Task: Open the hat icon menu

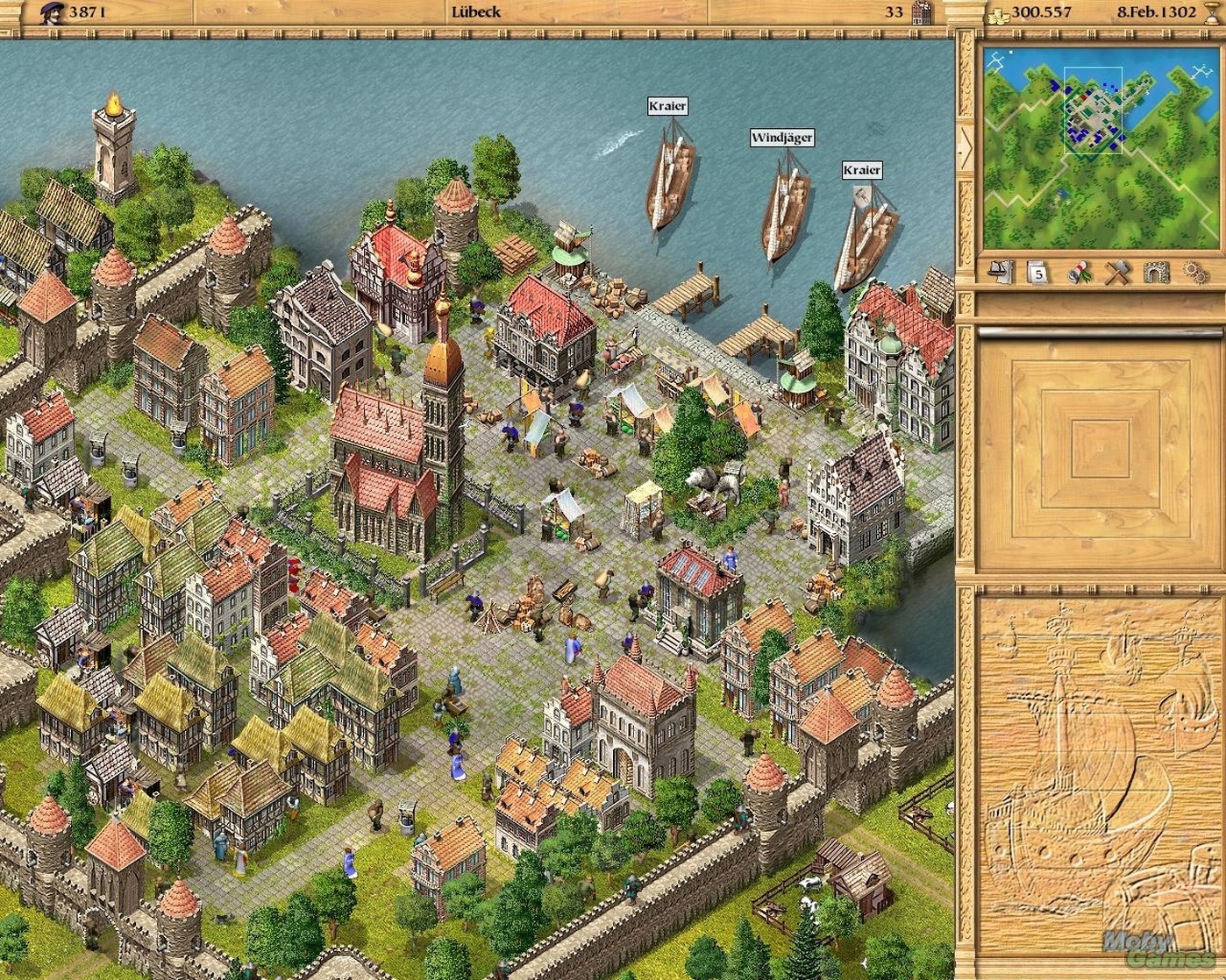Action: click(x=1000, y=272)
